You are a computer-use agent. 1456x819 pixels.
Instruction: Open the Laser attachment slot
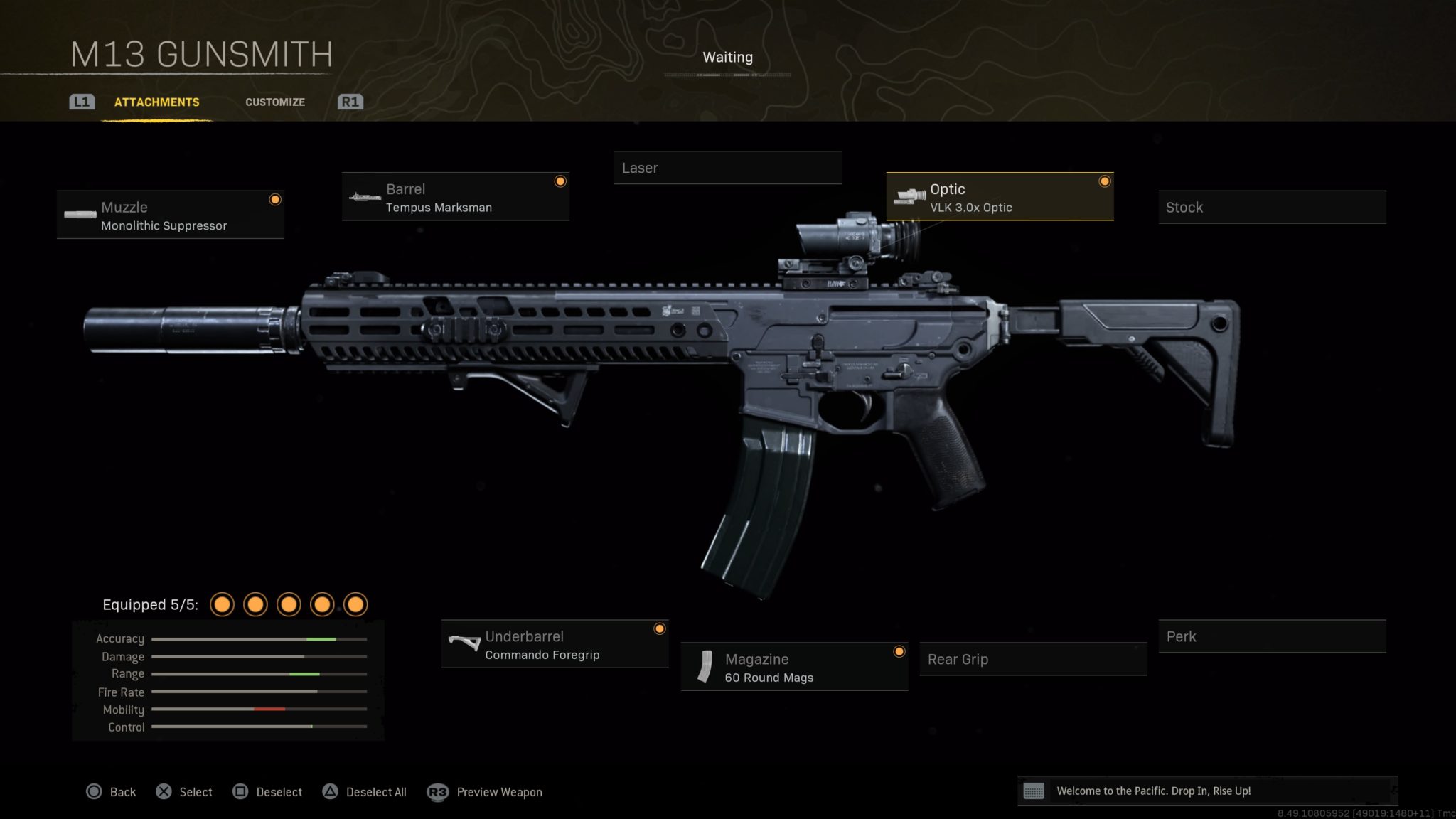[727, 168]
